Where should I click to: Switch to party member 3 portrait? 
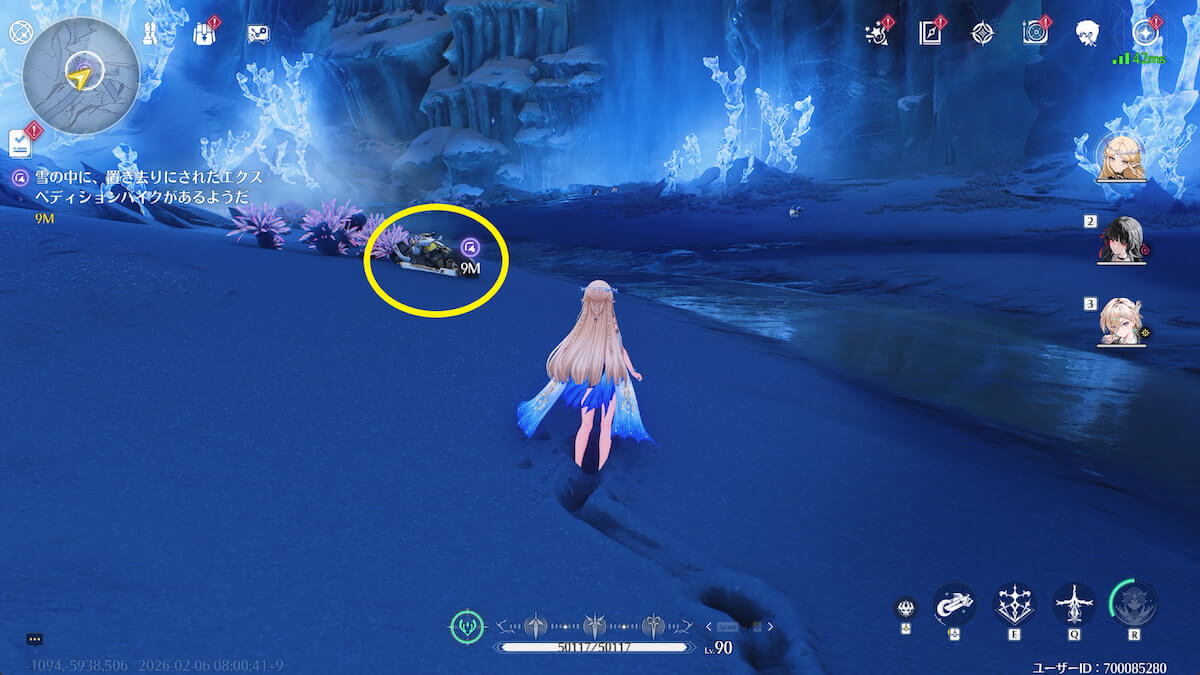click(1121, 321)
